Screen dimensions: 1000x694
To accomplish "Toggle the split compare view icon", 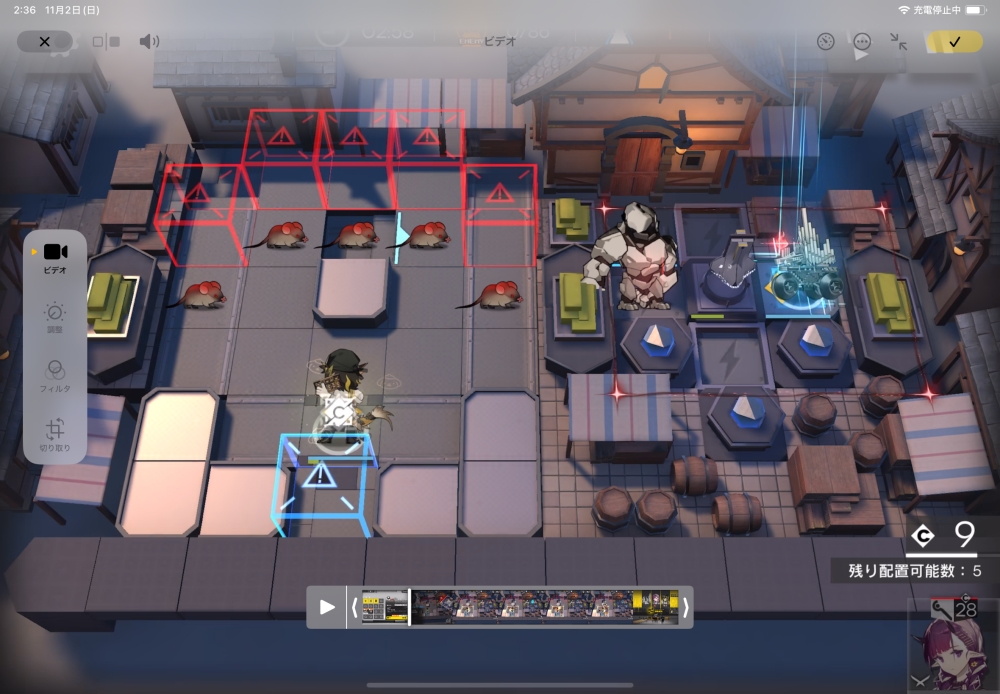I will [106, 42].
